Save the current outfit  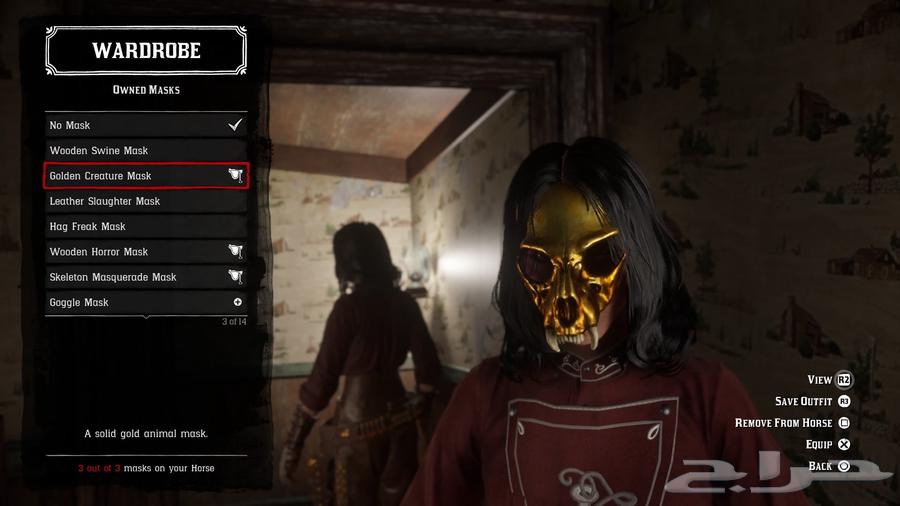click(x=812, y=401)
